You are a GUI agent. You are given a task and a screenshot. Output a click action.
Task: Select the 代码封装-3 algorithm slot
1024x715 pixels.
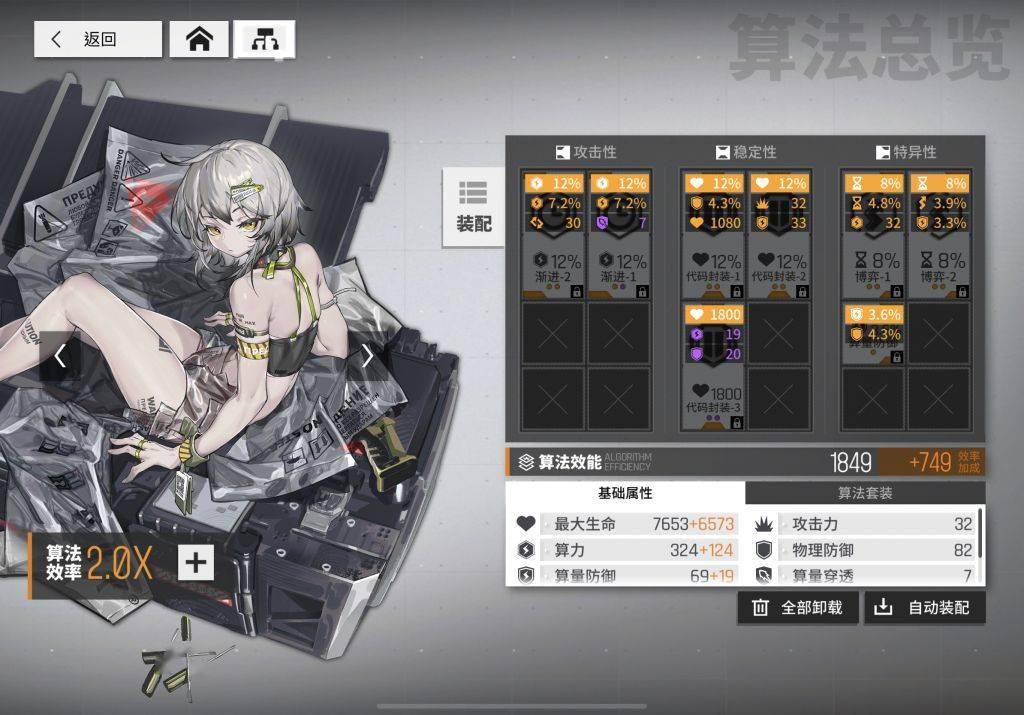click(x=714, y=367)
